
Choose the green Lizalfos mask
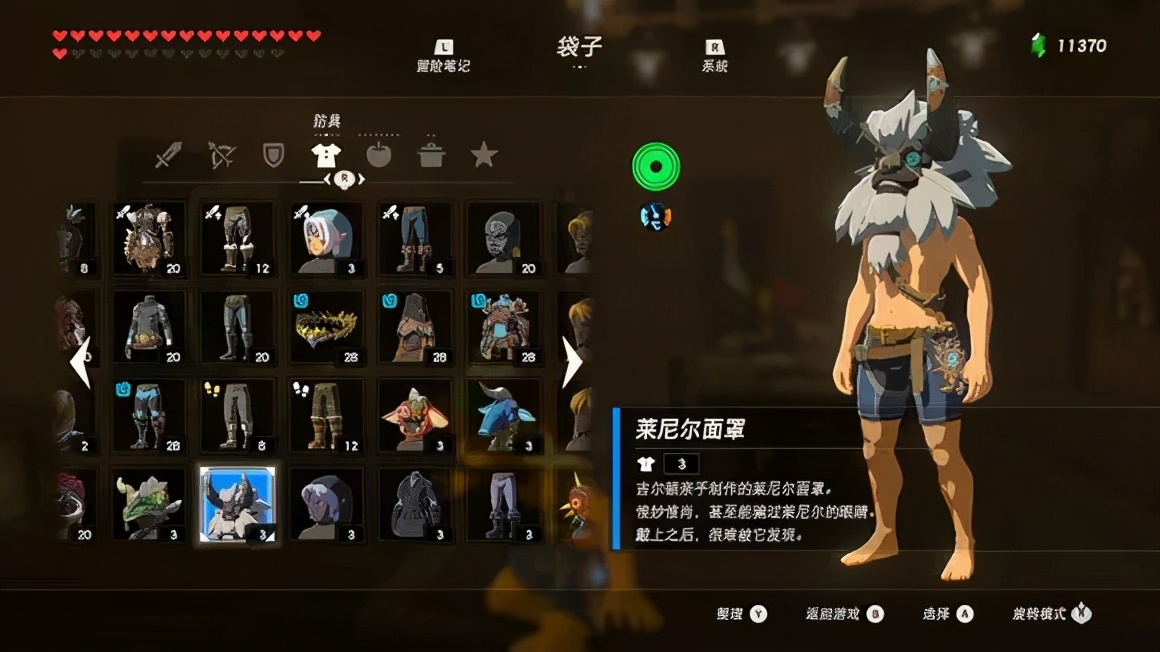click(x=149, y=504)
